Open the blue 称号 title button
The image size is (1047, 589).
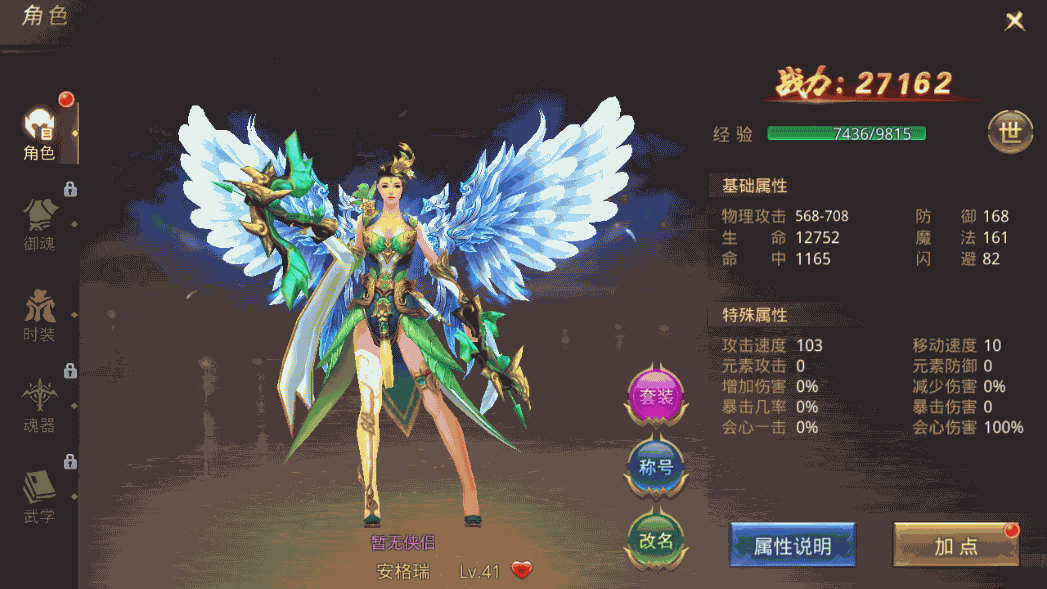click(x=656, y=467)
